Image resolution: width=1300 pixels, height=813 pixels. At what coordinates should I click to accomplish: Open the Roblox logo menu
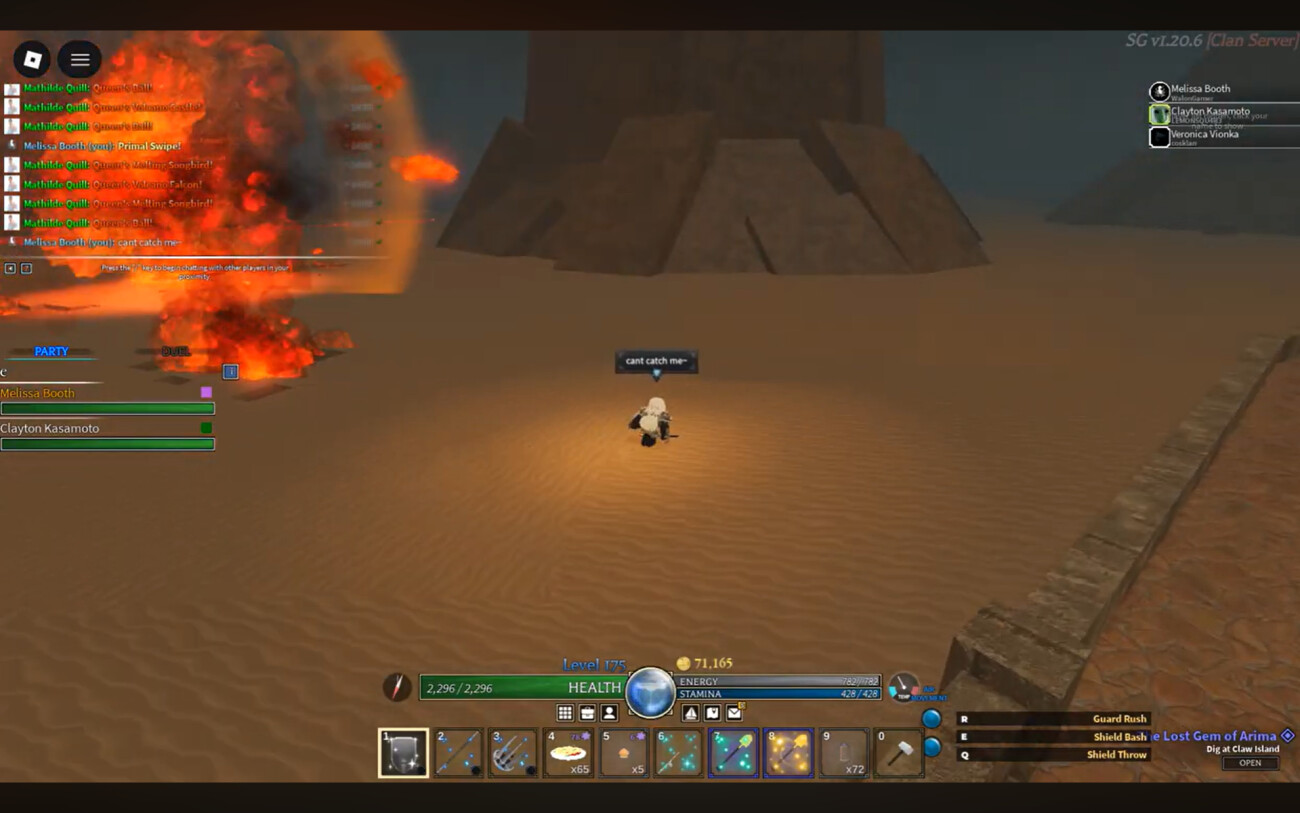click(32, 60)
